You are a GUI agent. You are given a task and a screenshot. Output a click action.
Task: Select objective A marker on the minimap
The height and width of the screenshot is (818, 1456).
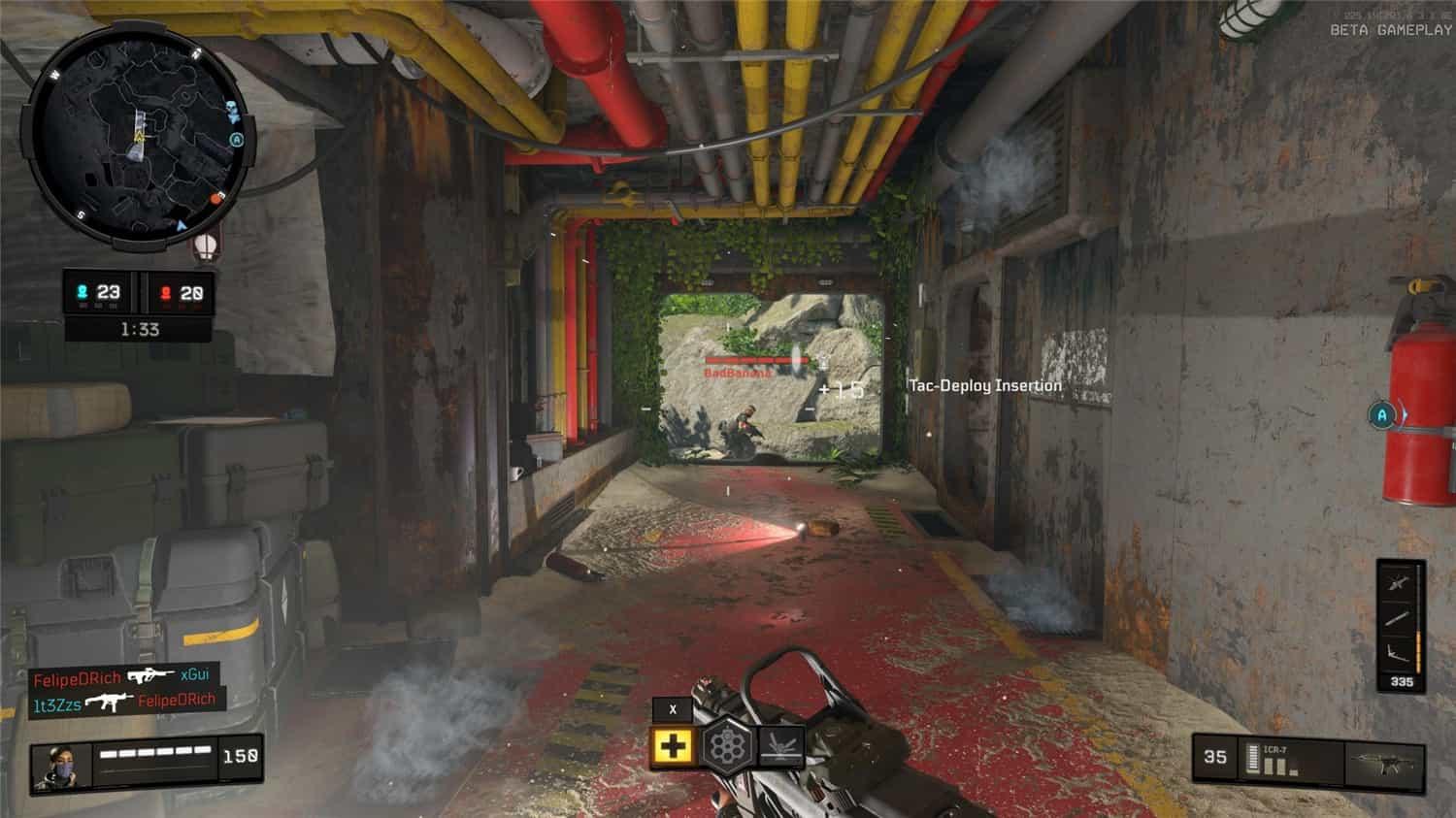pyautogui.click(x=236, y=140)
